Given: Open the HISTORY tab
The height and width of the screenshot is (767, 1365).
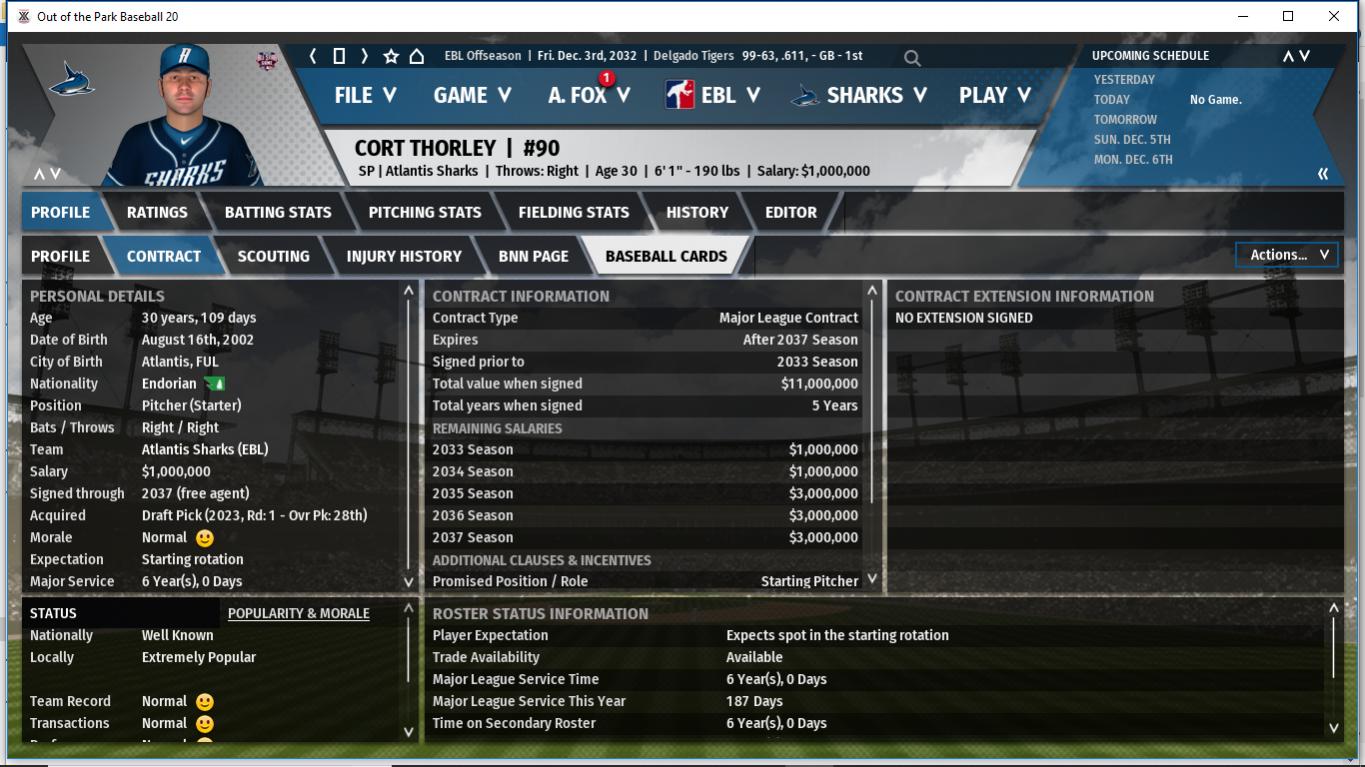Looking at the screenshot, I should coord(697,212).
